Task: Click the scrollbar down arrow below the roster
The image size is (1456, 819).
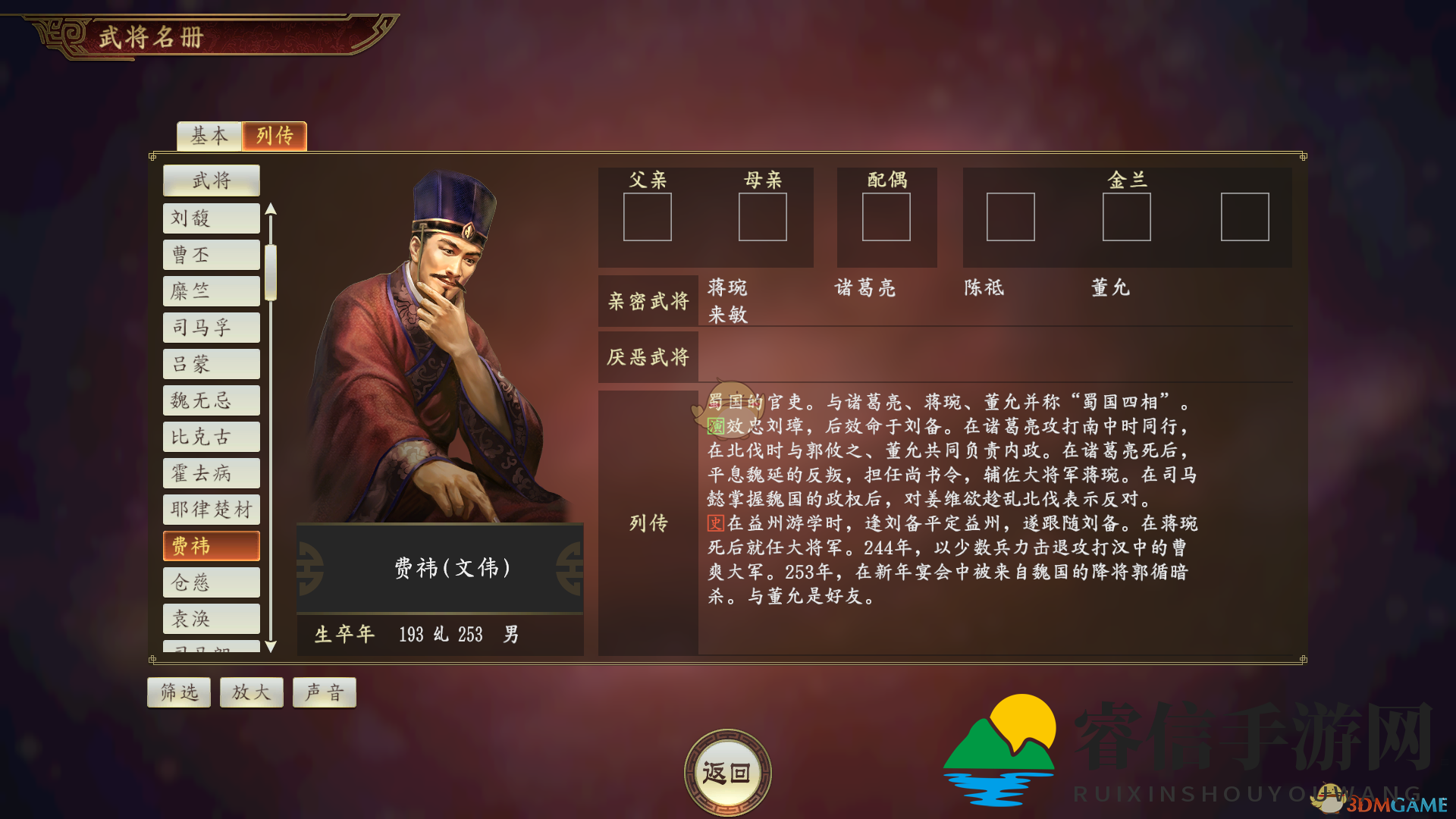Action: click(x=273, y=648)
